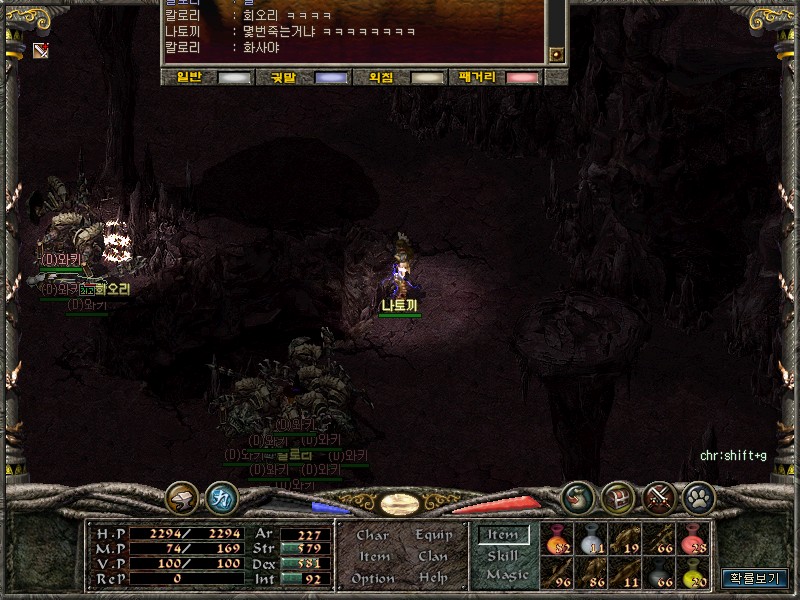Screen dimensions: 800x600
Task: Choose the 외침 shout channel
Action: (400, 77)
